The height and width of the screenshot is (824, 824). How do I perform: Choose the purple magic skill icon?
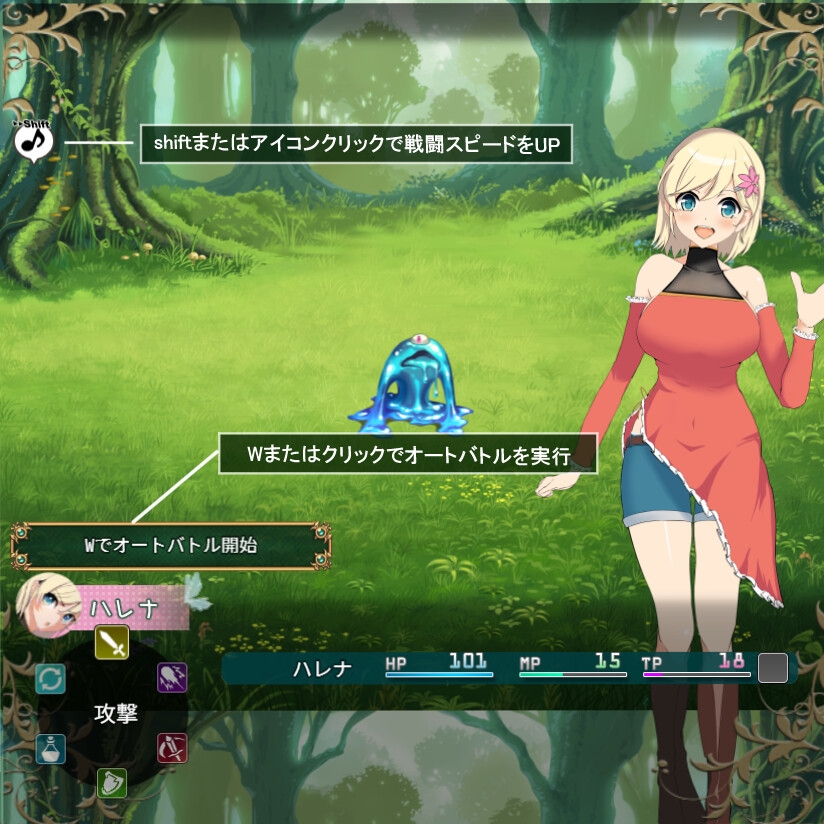(172, 678)
